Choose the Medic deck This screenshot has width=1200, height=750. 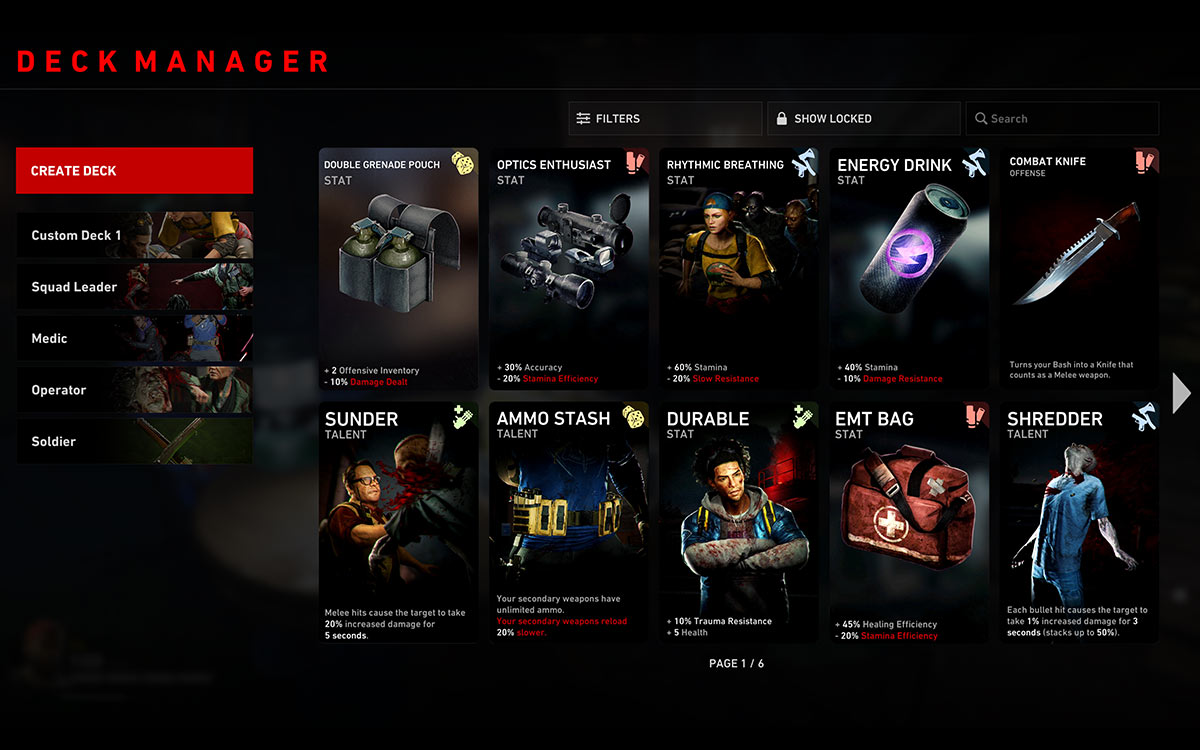point(134,339)
